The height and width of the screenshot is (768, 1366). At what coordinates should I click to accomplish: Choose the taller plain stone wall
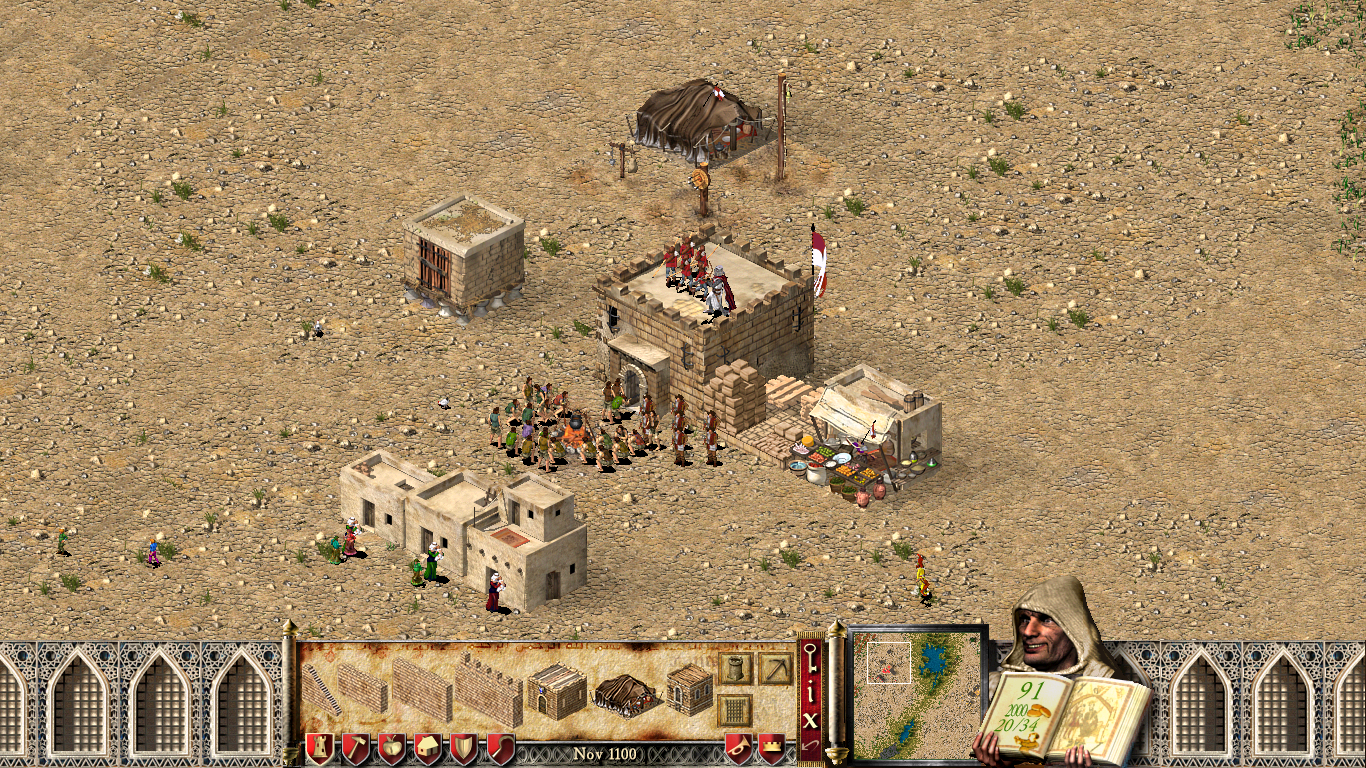(421, 688)
